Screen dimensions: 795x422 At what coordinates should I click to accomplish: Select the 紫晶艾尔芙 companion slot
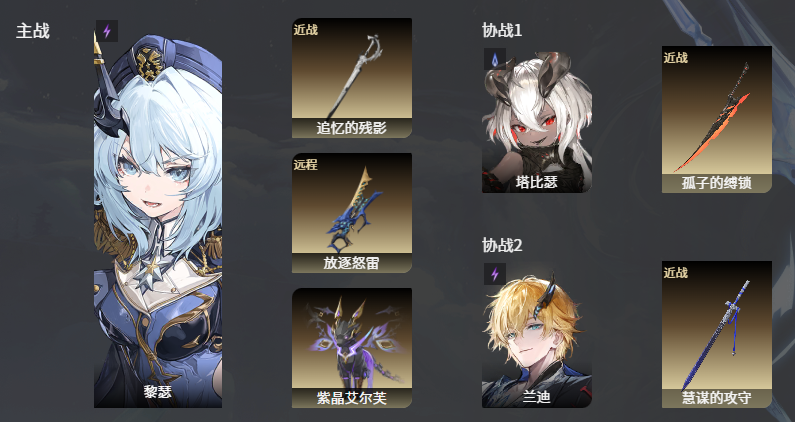click(352, 348)
